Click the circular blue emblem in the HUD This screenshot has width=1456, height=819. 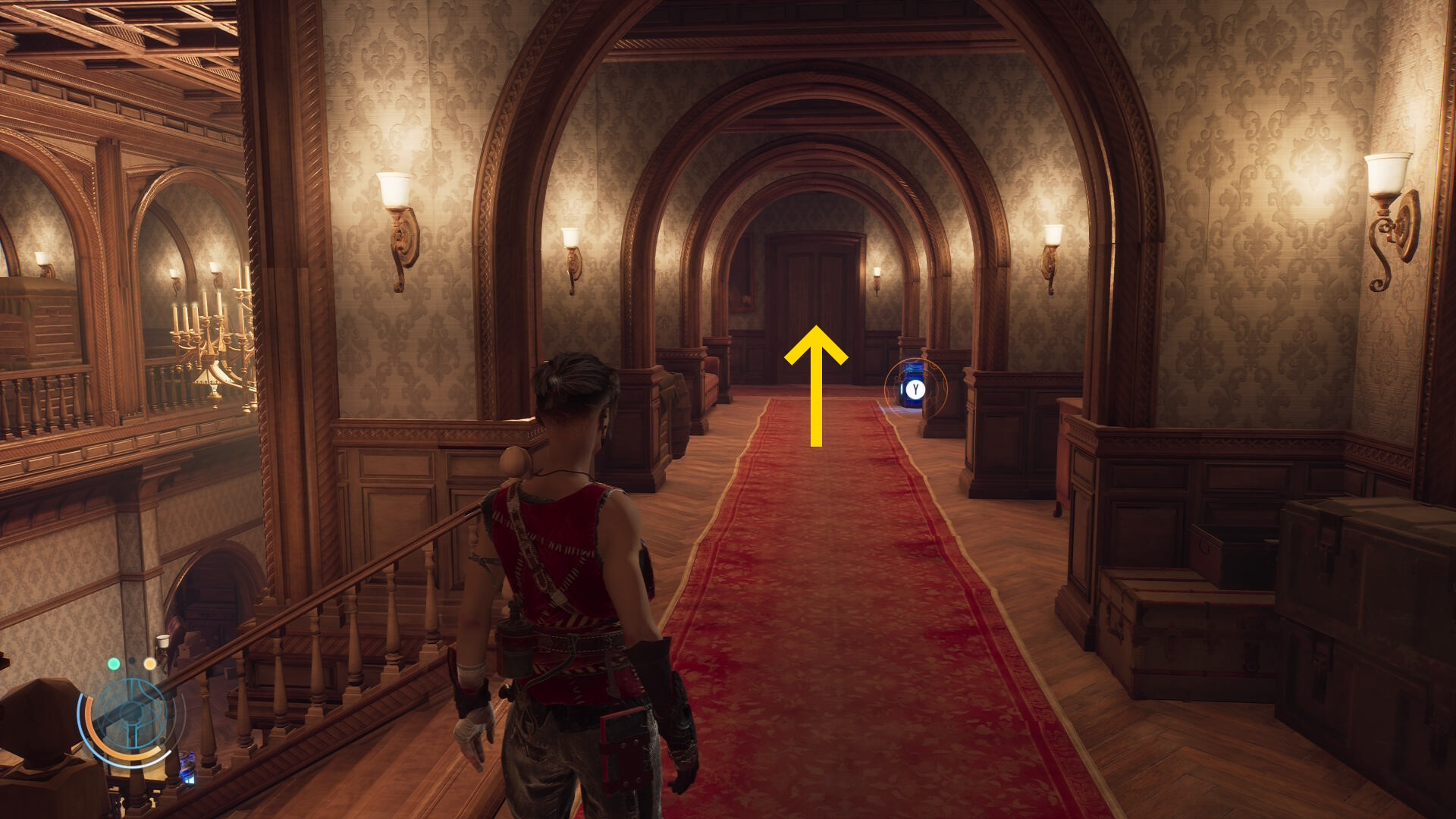tap(131, 714)
